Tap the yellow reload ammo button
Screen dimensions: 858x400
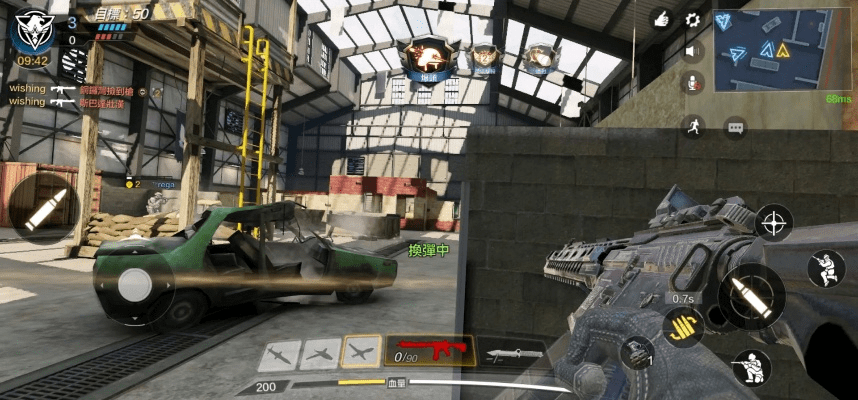click(x=682, y=326)
